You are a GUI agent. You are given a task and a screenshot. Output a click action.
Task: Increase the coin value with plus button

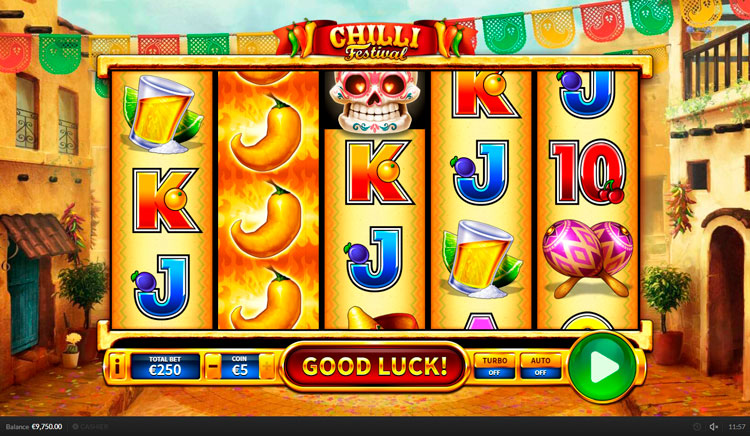267,367
